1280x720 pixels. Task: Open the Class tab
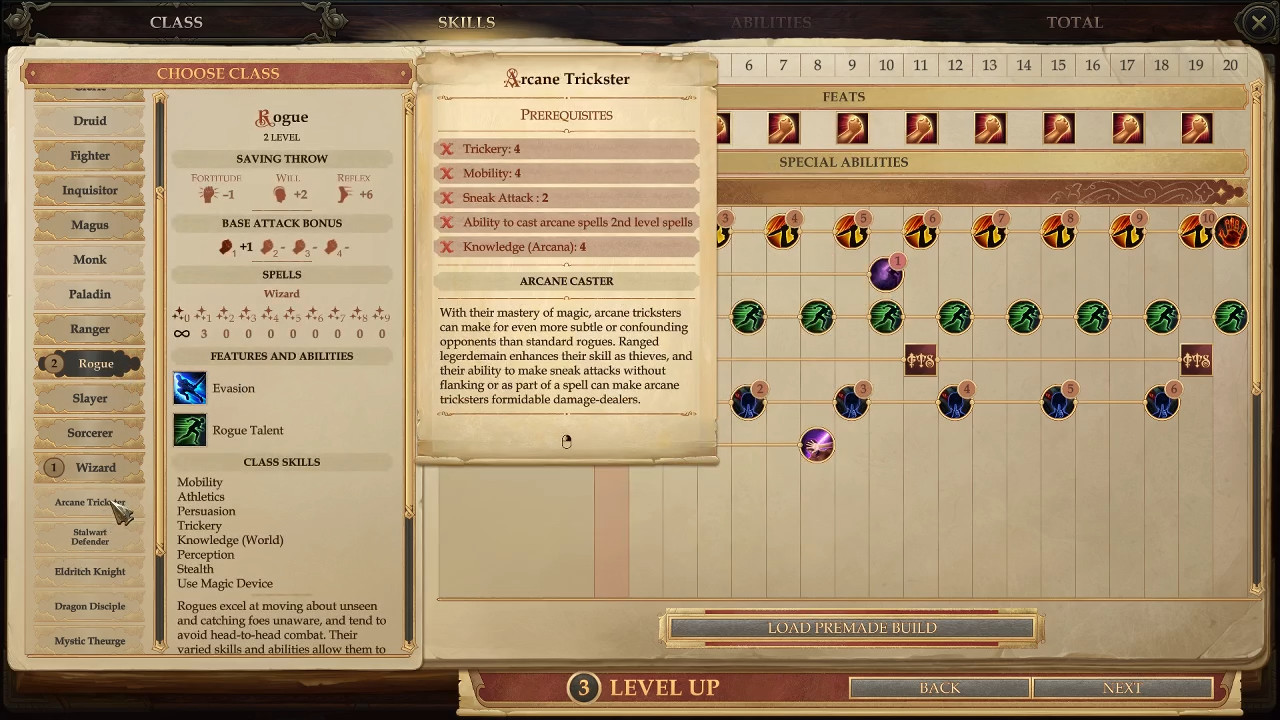[x=176, y=22]
